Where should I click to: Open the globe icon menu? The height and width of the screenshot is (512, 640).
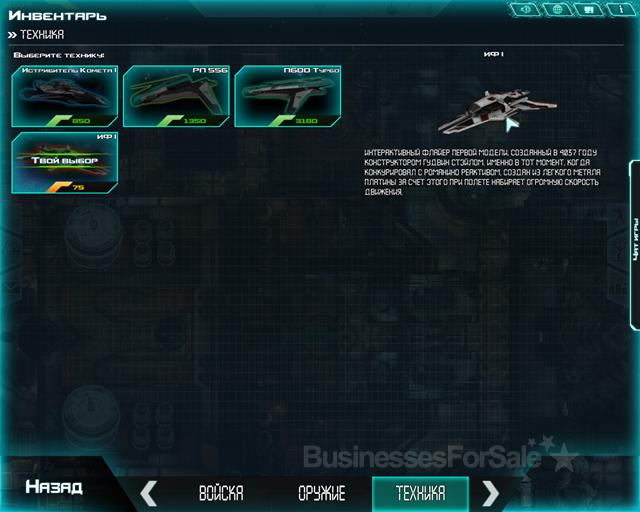[557, 10]
